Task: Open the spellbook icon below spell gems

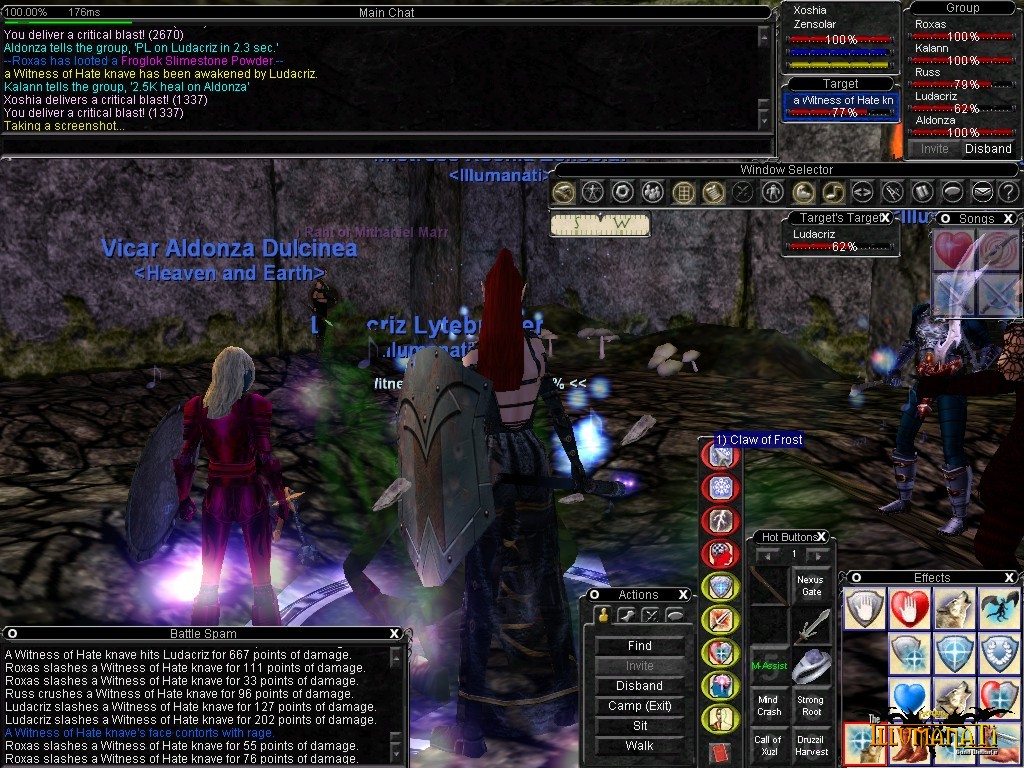Action: [720, 754]
